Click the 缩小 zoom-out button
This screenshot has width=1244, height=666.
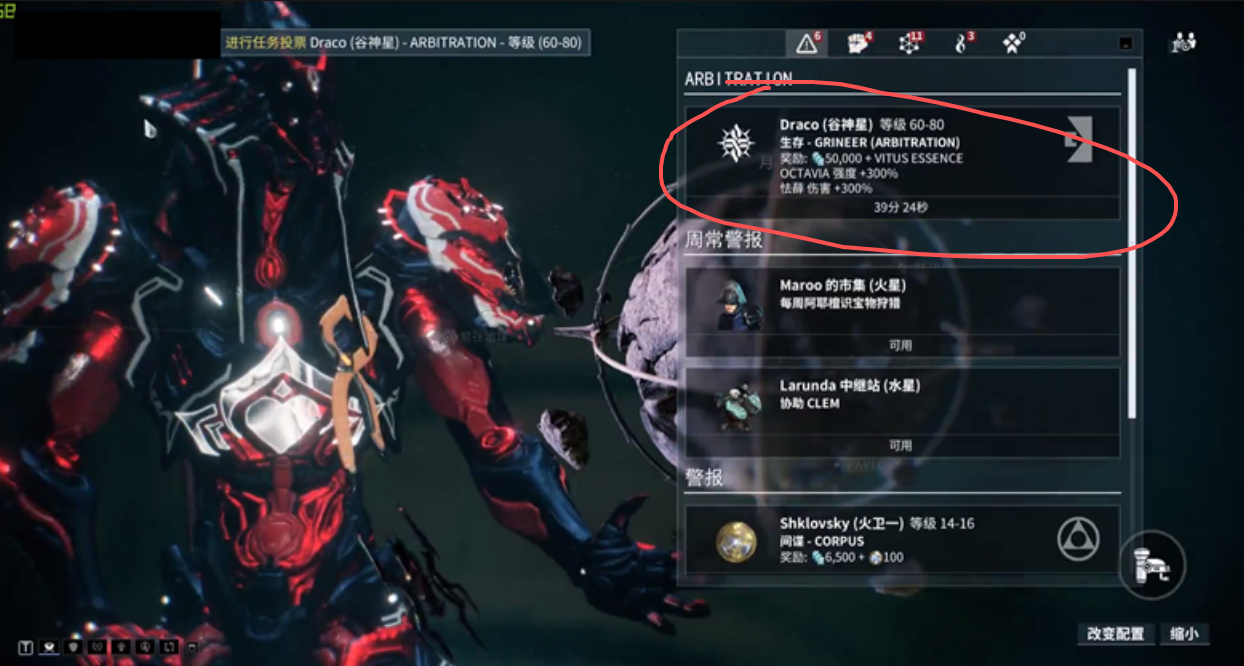1185,634
